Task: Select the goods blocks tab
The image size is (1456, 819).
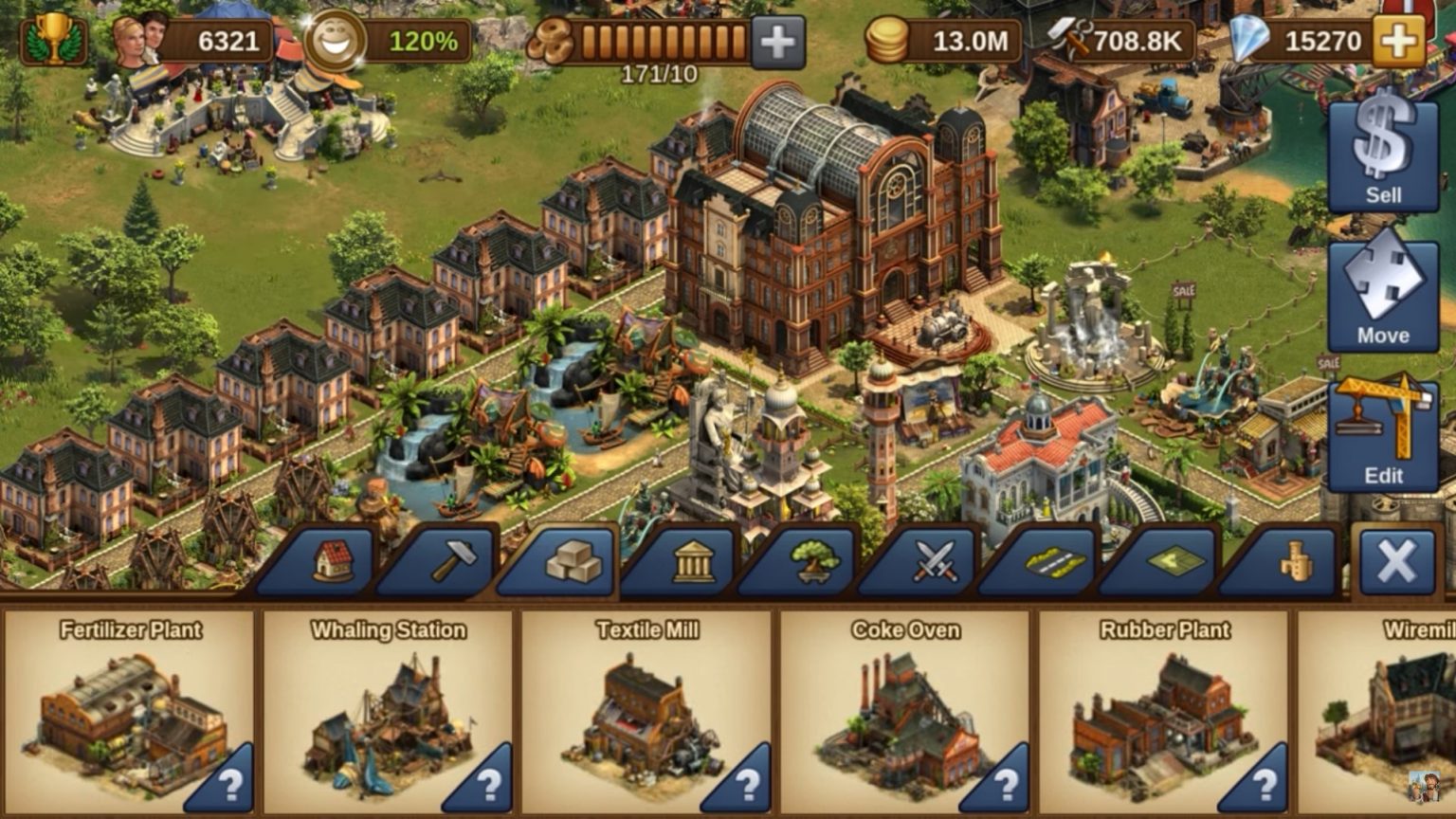Action: (573, 562)
